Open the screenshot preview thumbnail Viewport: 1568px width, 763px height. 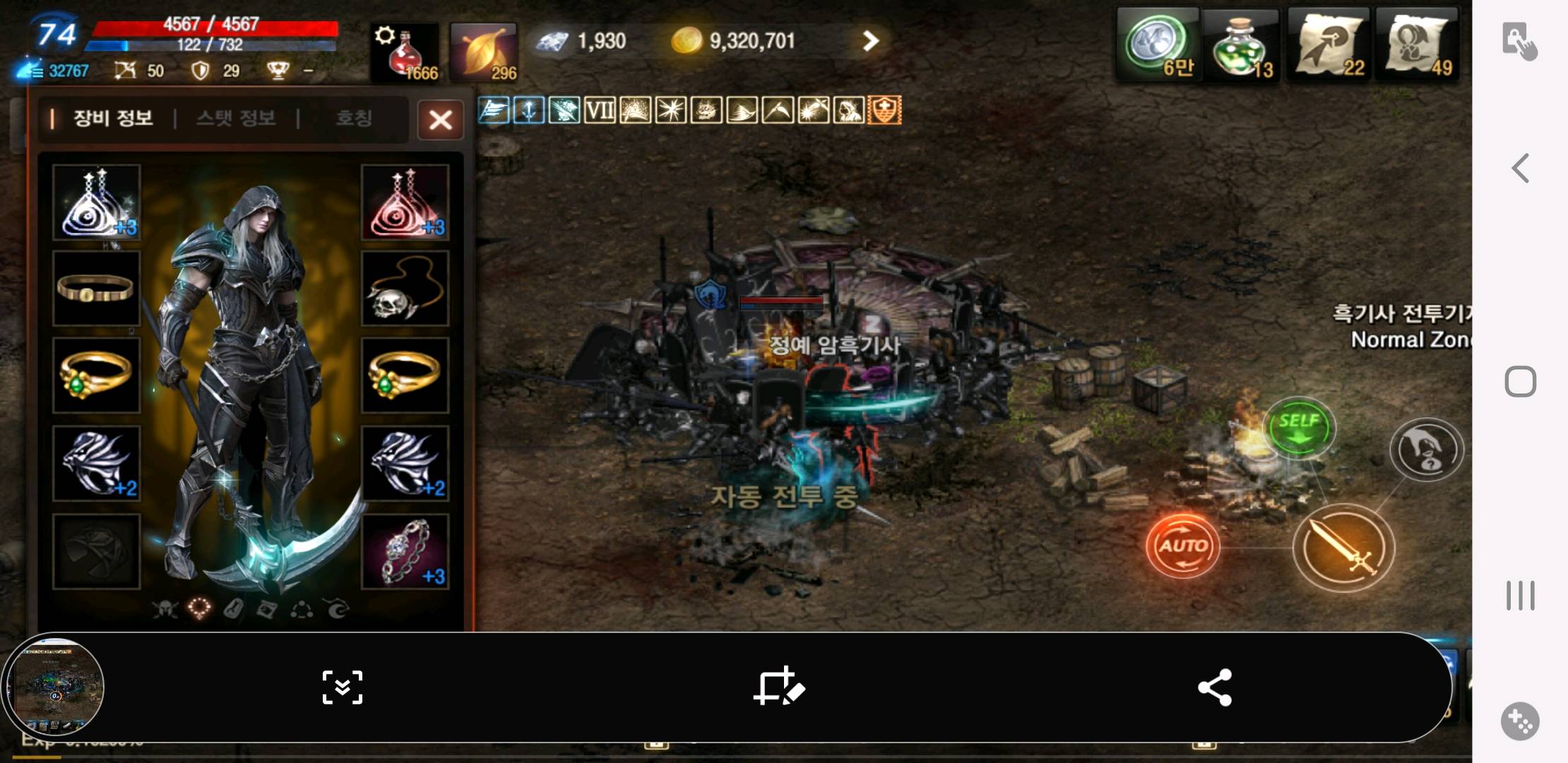coord(54,687)
